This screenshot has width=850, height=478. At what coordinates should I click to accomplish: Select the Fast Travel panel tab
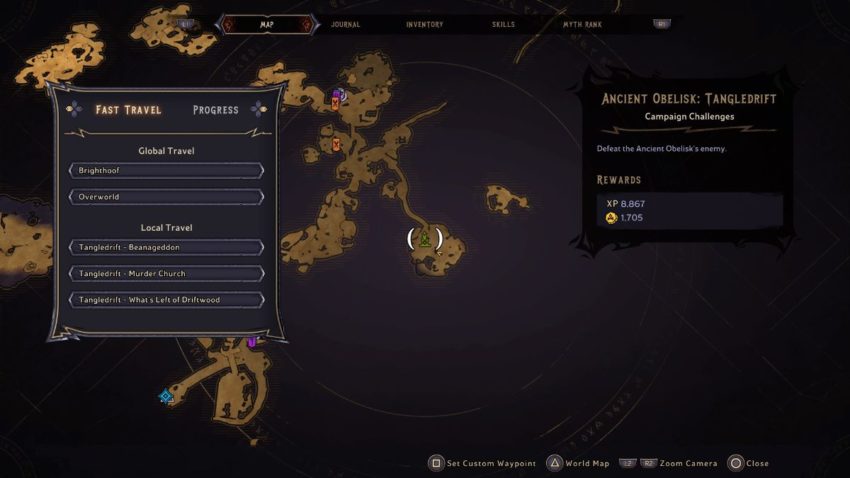click(128, 109)
